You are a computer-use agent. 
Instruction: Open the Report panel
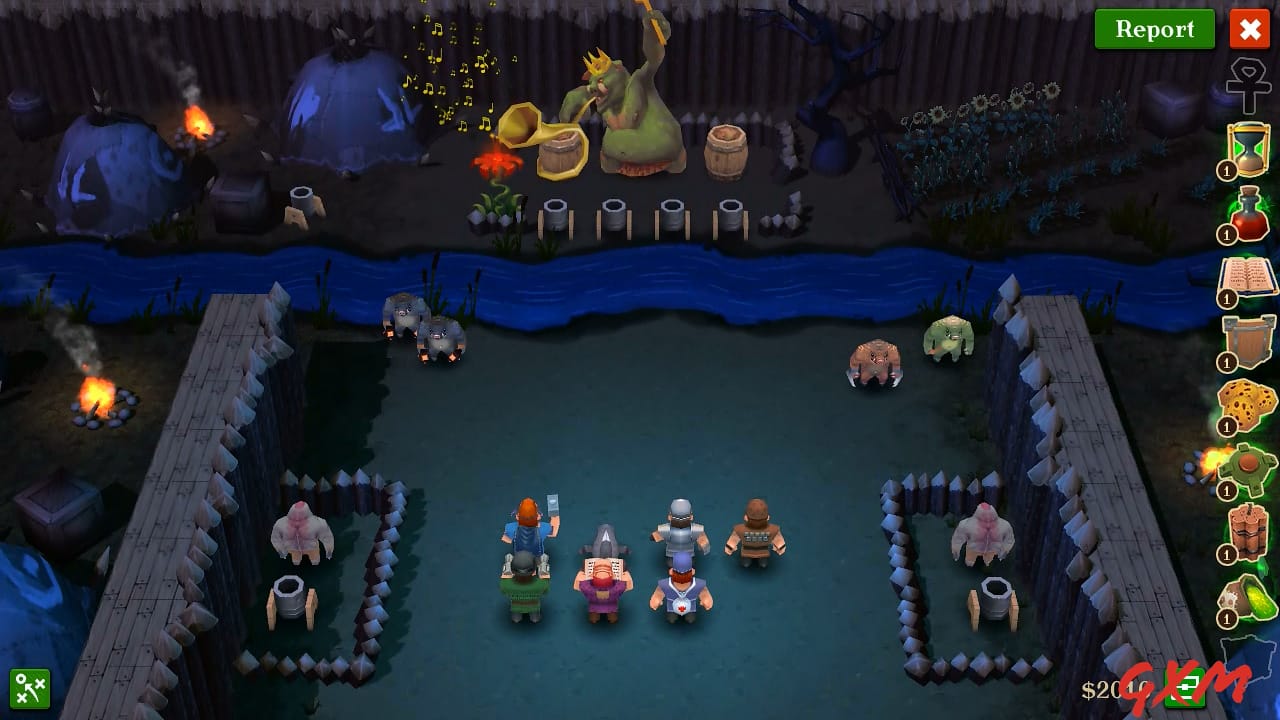coord(1154,29)
